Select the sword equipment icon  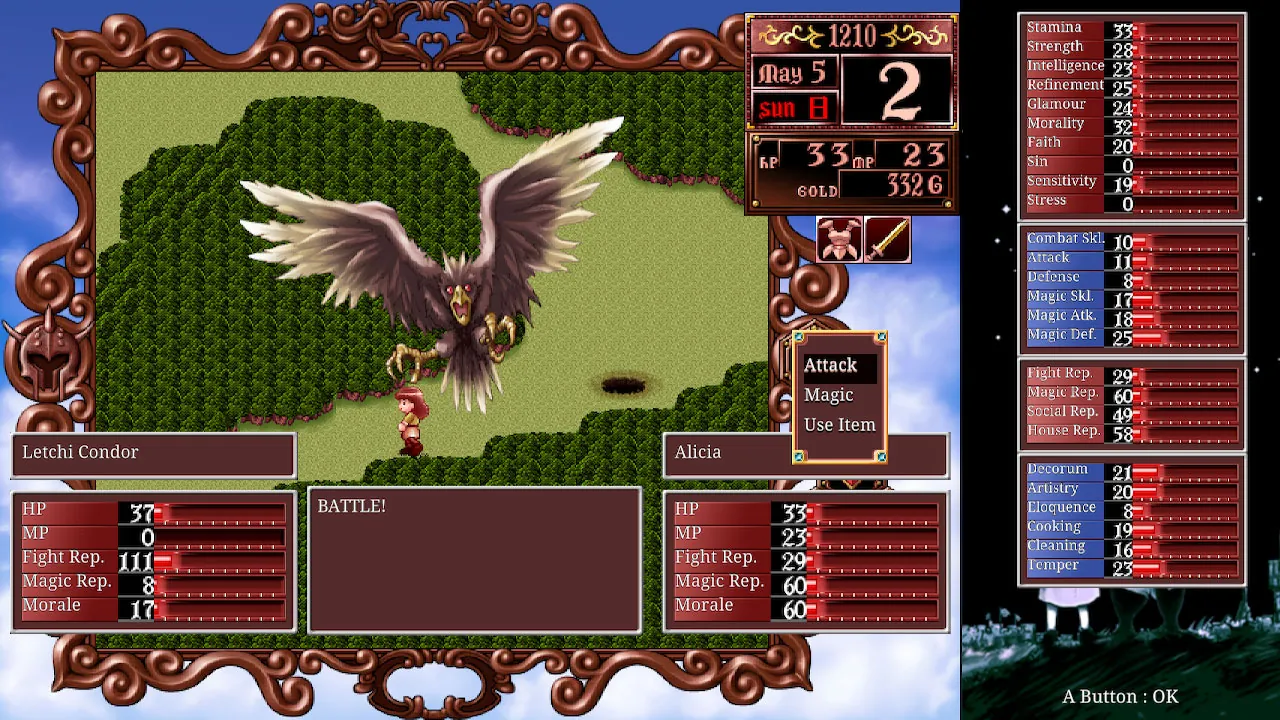(886, 240)
